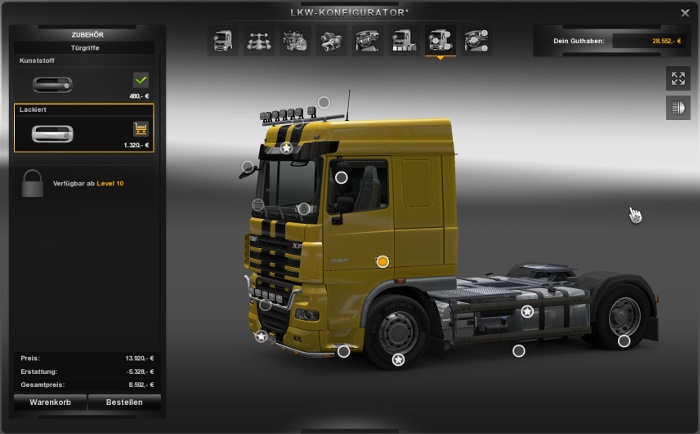The image size is (700, 434).
Task: Toggle the fullscreen view arrows button
Action: pyautogui.click(x=678, y=79)
